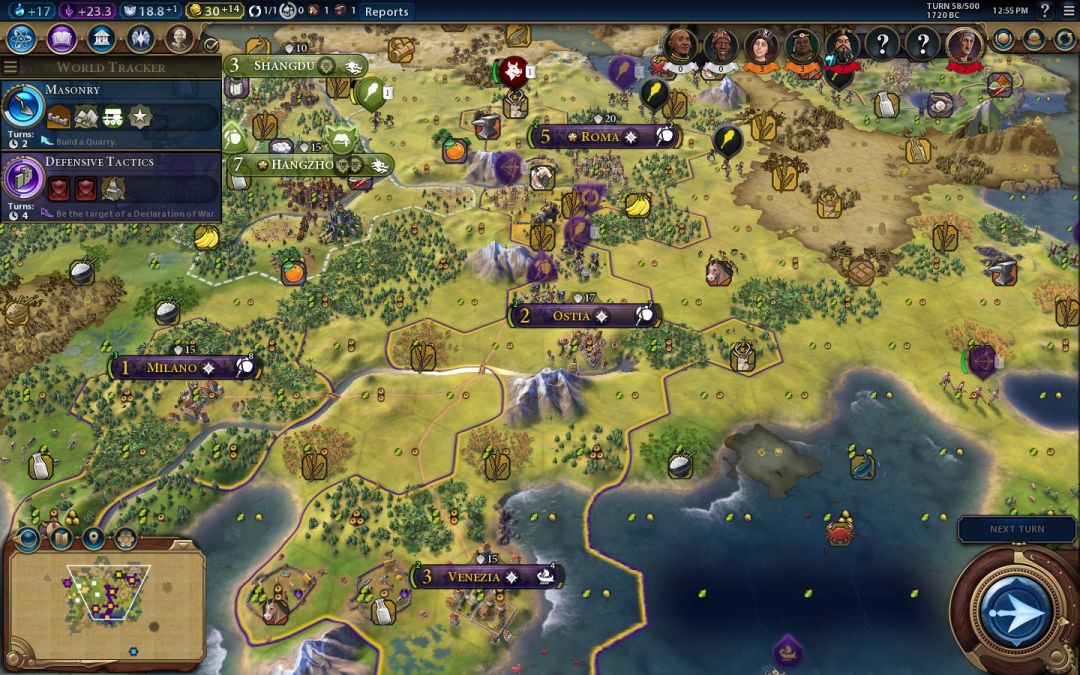The height and width of the screenshot is (675, 1080).
Task: Open the Technology tree button
Action: pos(22,39)
